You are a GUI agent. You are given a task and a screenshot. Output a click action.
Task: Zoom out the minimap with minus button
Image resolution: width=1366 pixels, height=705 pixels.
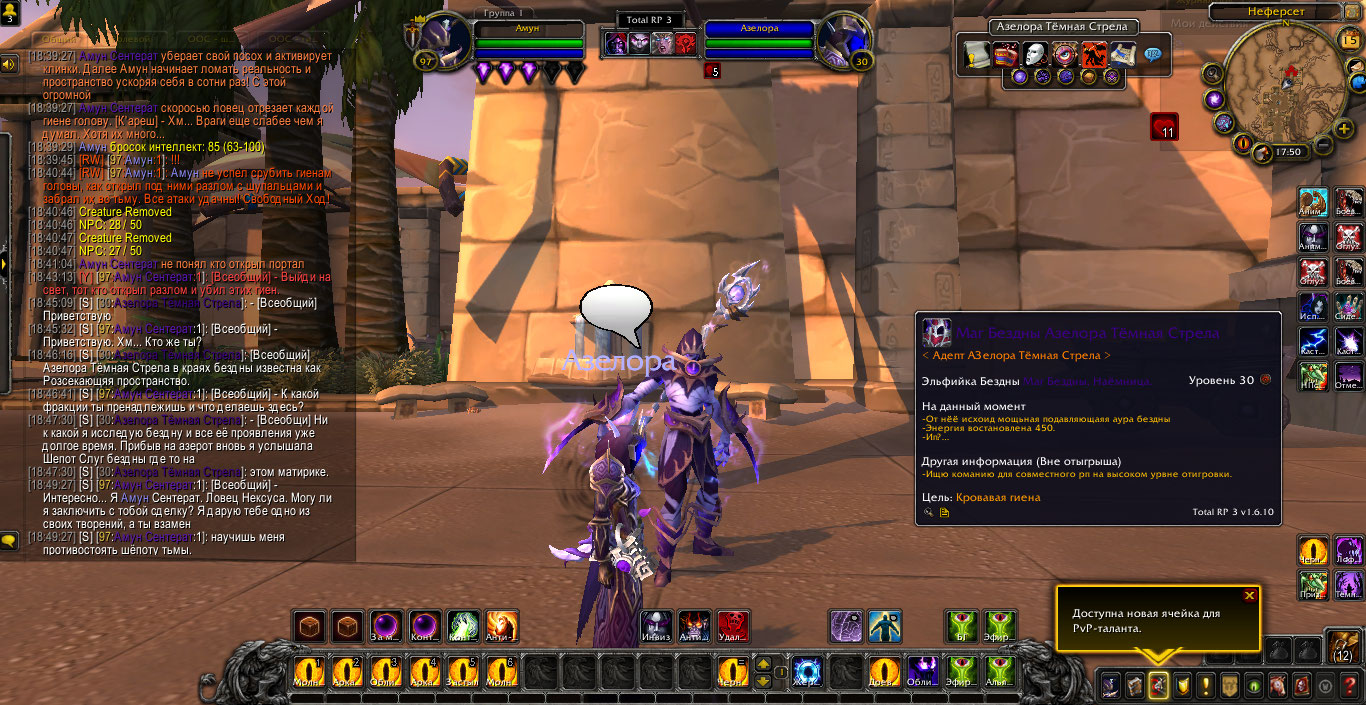(x=1323, y=145)
